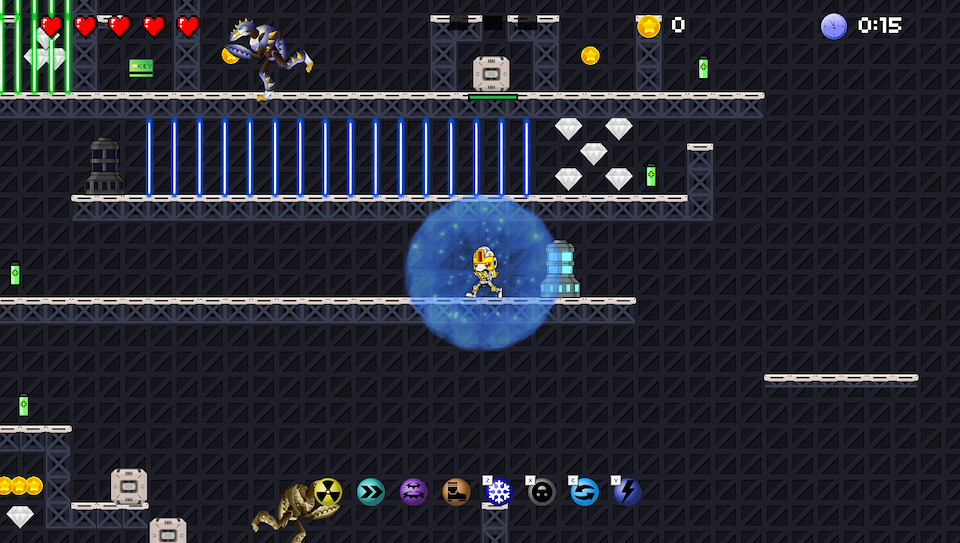Choose the orange boot ability icon
The image size is (960, 543).
[457, 492]
